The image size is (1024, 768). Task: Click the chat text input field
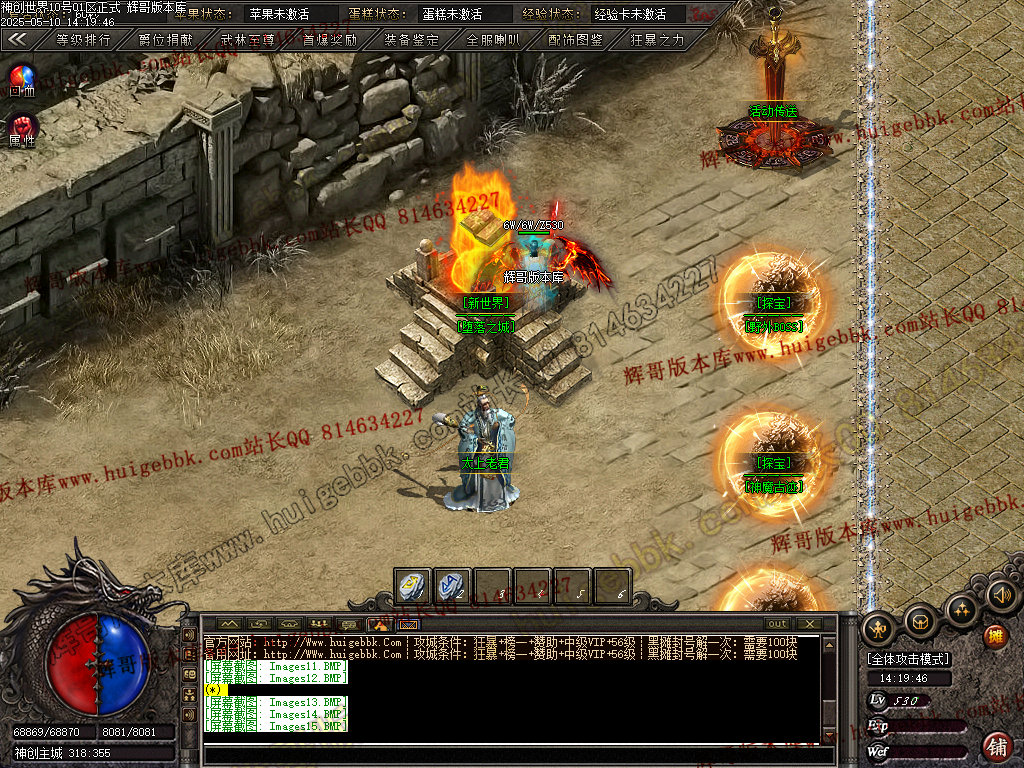(515, 755)
